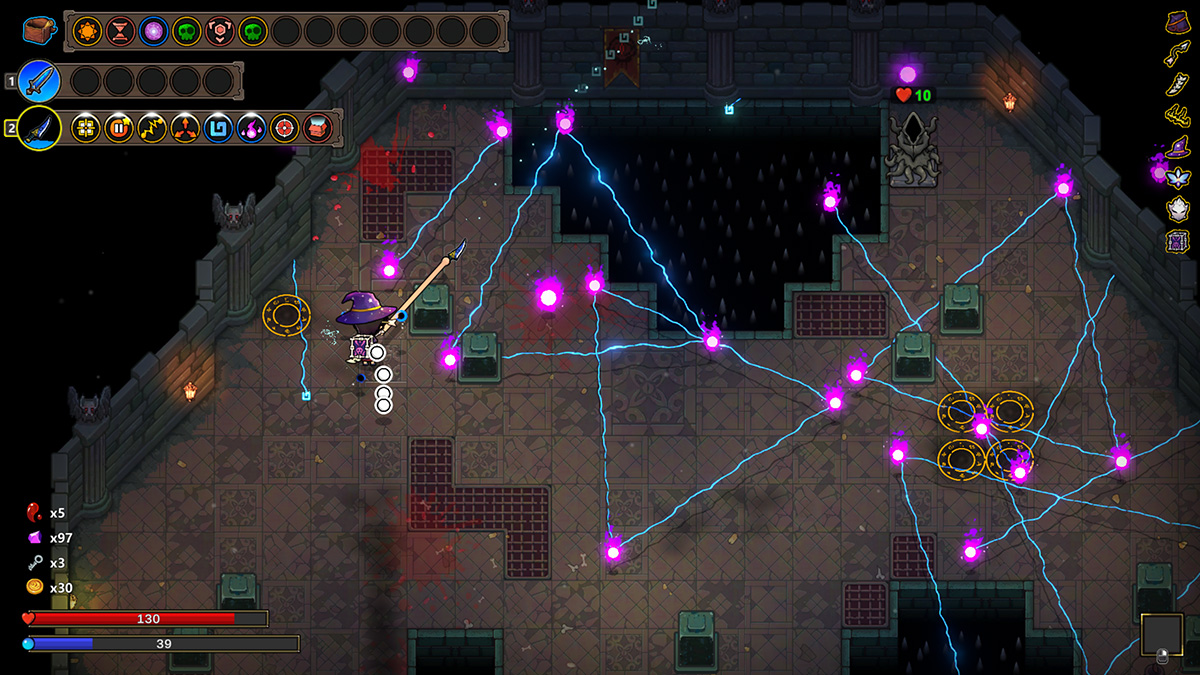Click the blue spiral rune
This screenshot has width=1200, height=675.
[218, 128]
